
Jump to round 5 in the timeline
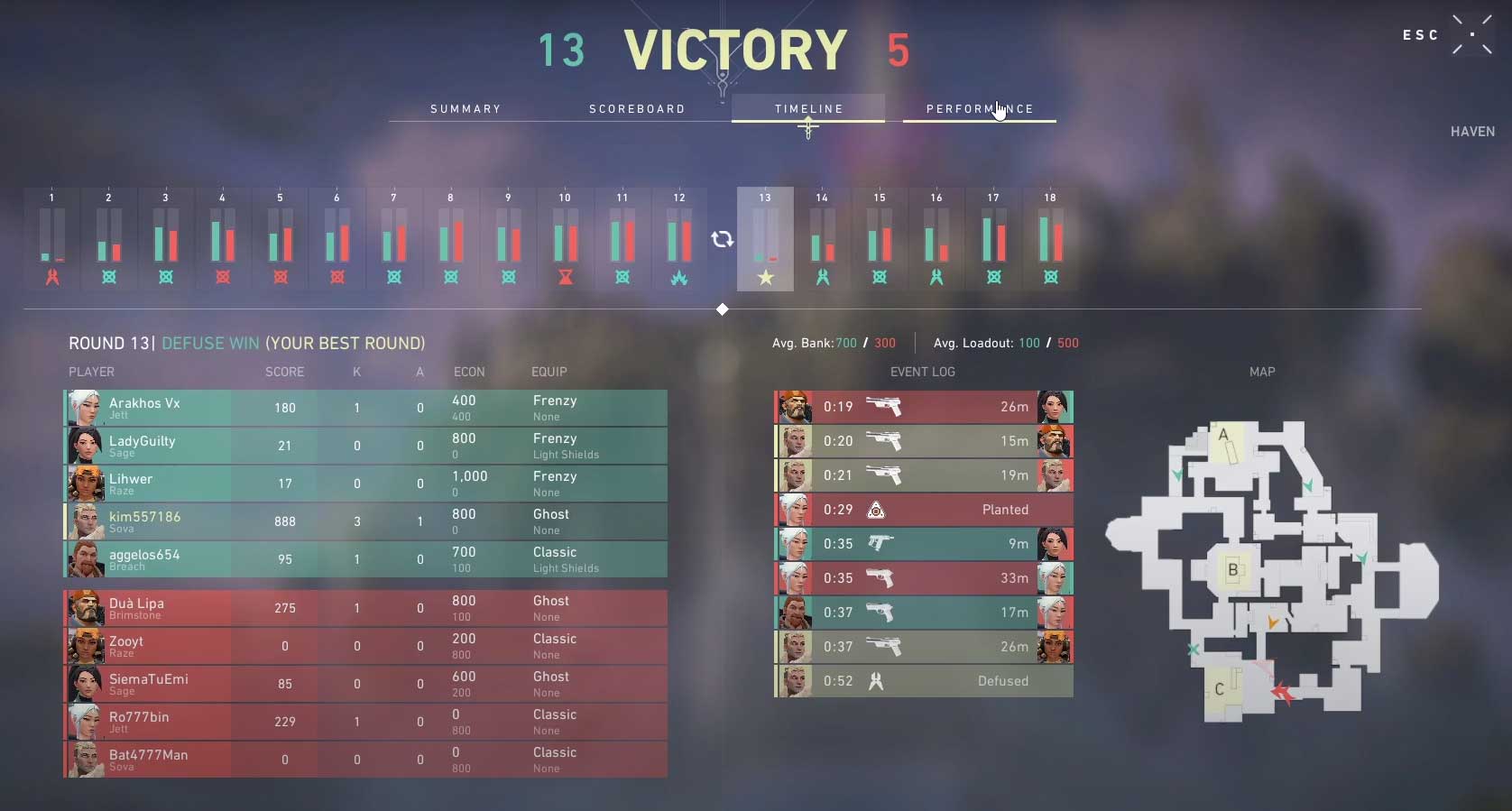coord(280,238)
